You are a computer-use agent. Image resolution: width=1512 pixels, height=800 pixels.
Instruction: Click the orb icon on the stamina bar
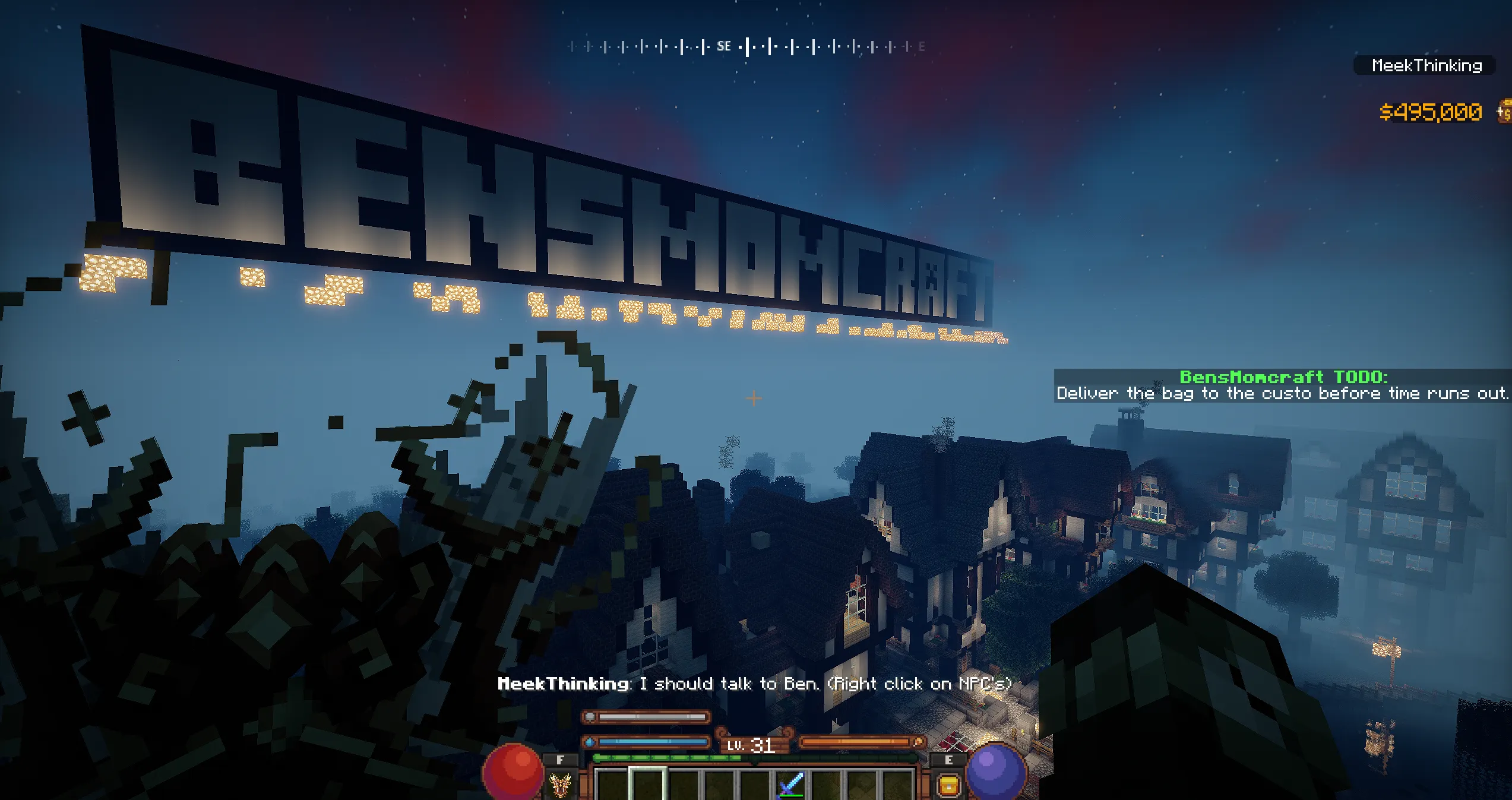click(x=590, y=716)
